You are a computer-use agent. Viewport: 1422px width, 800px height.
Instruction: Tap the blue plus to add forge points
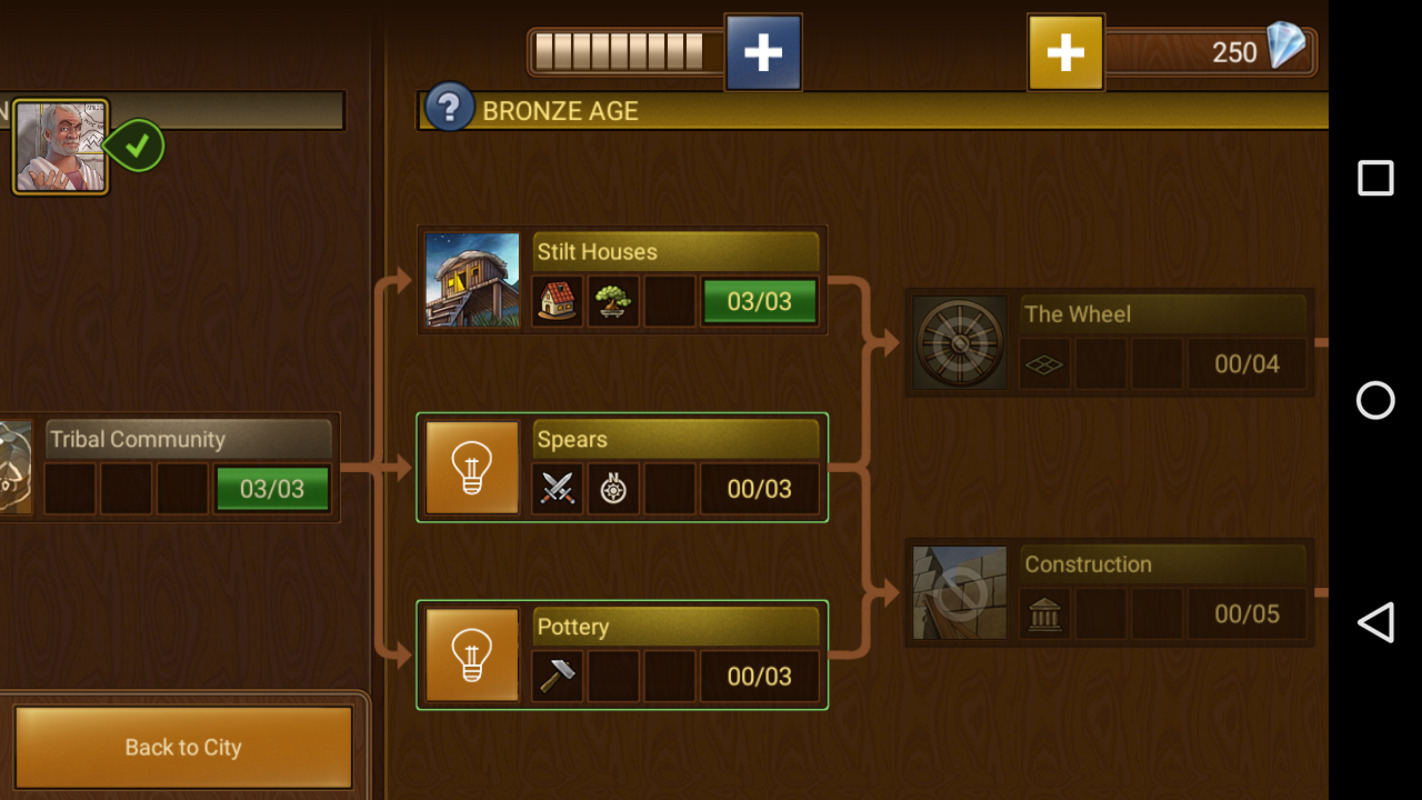click(x=763, y=52)
